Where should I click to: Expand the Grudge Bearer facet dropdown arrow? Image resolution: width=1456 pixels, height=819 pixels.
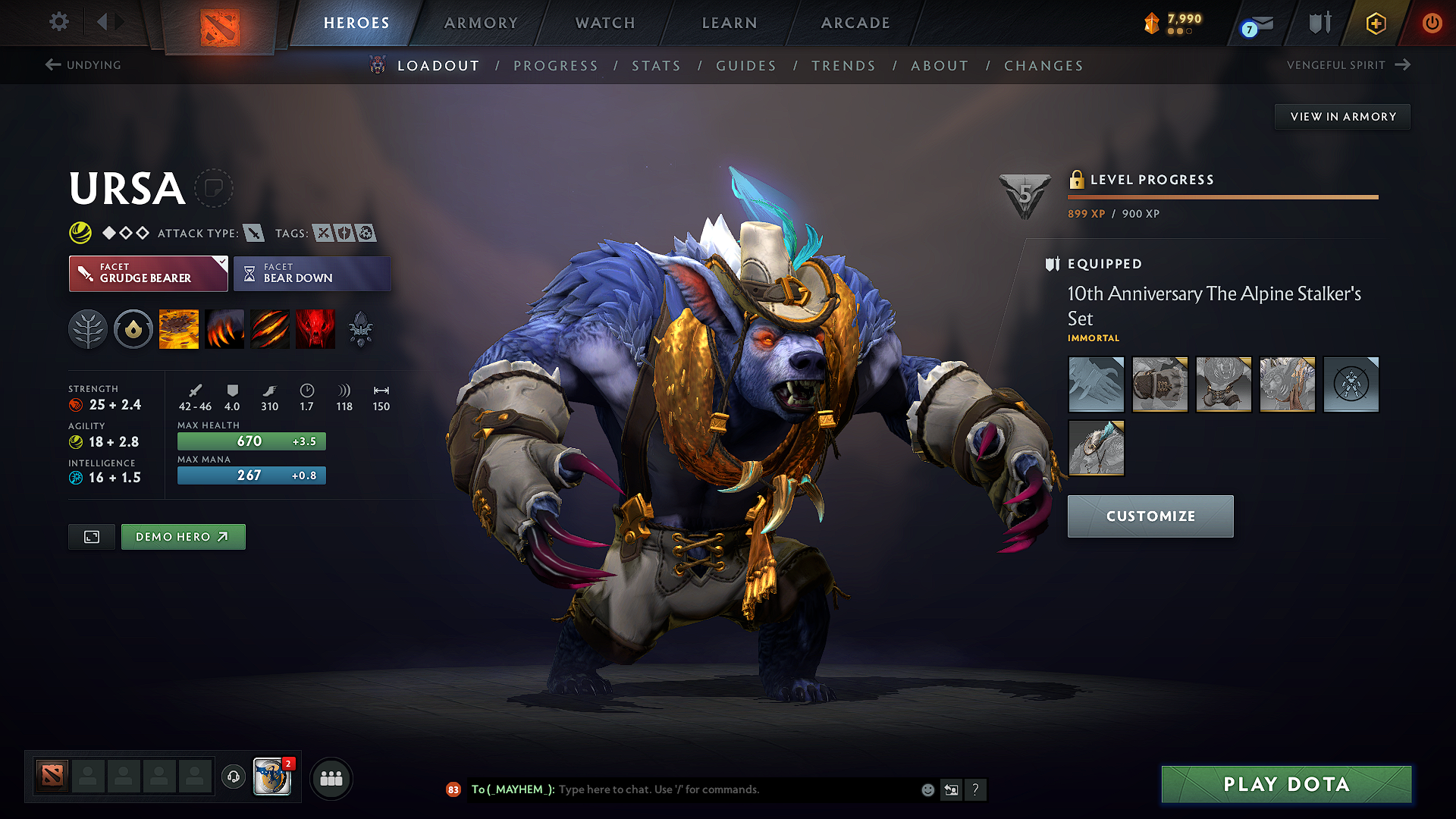[x=221, y=265]
